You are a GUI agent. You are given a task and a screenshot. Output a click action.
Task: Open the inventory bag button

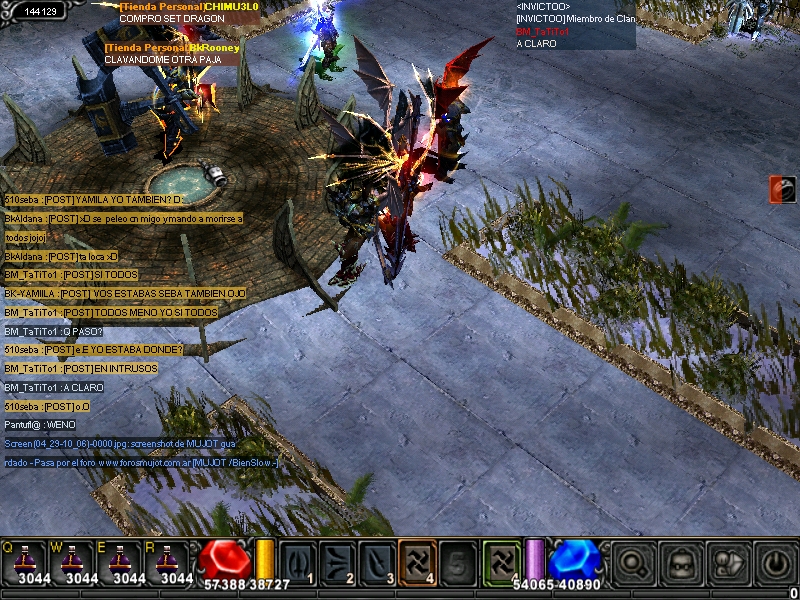point(682,565)
